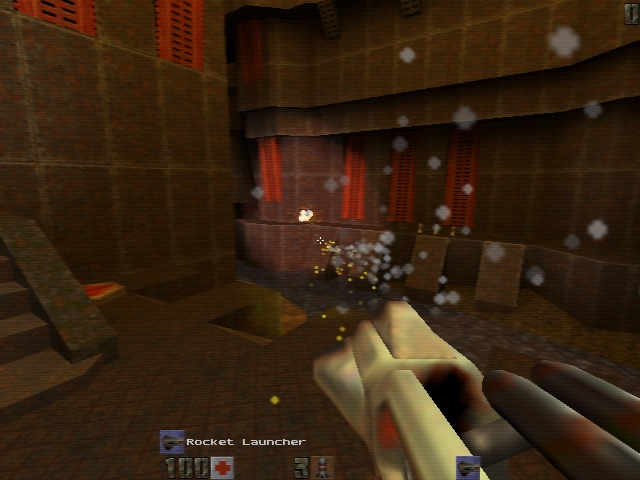Image resolution: width=640 pixels, height=480 pixels.
Task: Select the red cross health icon
Action: pyautogui.click(x=222, y=467)
